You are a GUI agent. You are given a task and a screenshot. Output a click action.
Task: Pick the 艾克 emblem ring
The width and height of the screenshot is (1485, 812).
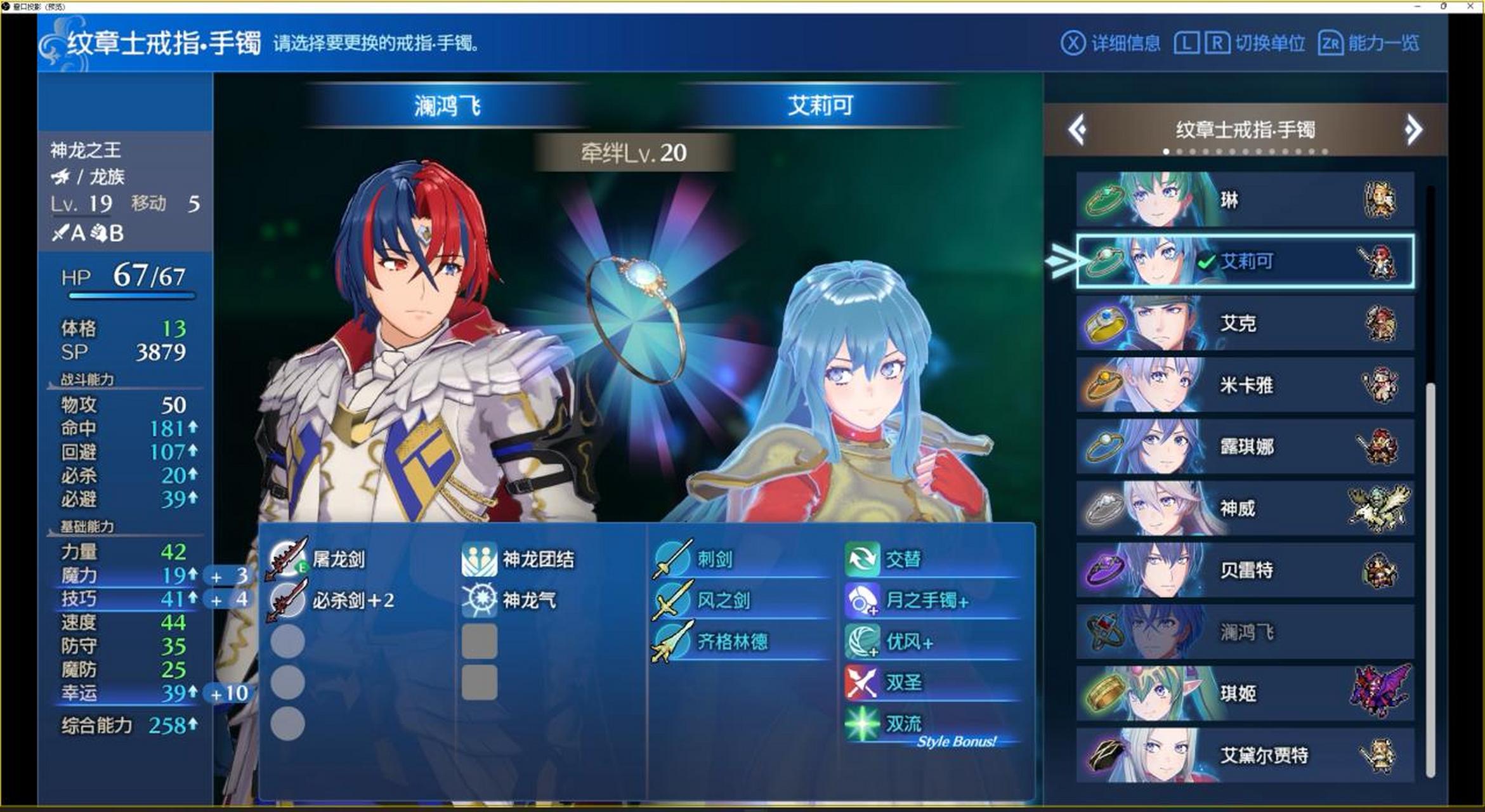pos(1245,323)
